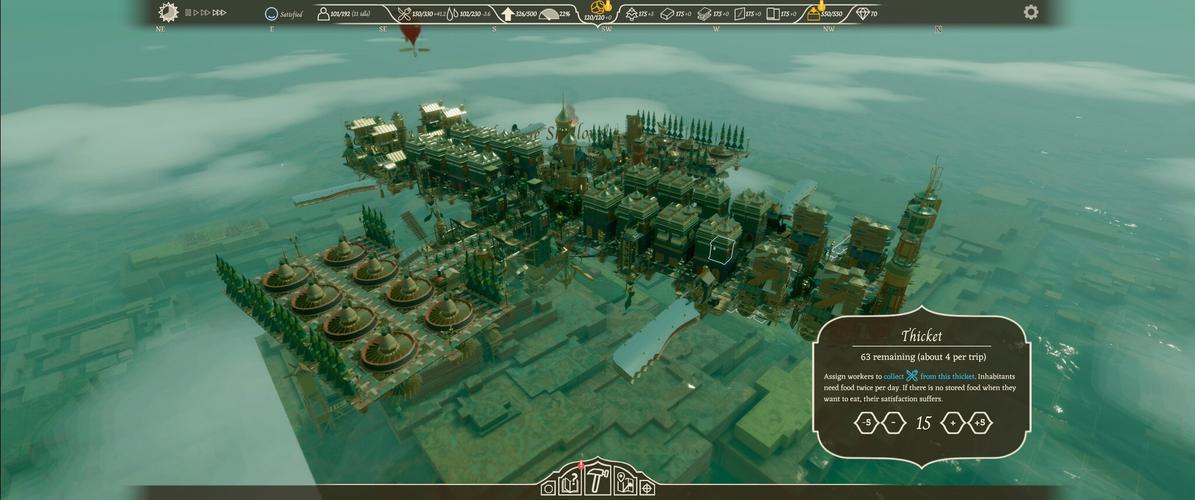Open the build menu hammer icon

click(598, 481)
